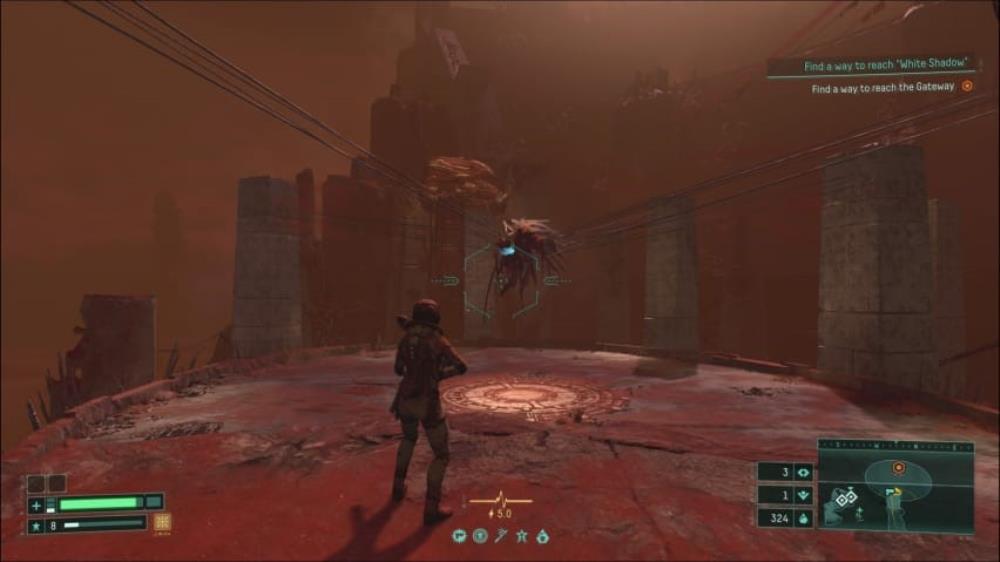The height and width of the screenshot is (562, 1000).
Task: Select the droplet icon in bottom row
Action: tap(542, 536)
